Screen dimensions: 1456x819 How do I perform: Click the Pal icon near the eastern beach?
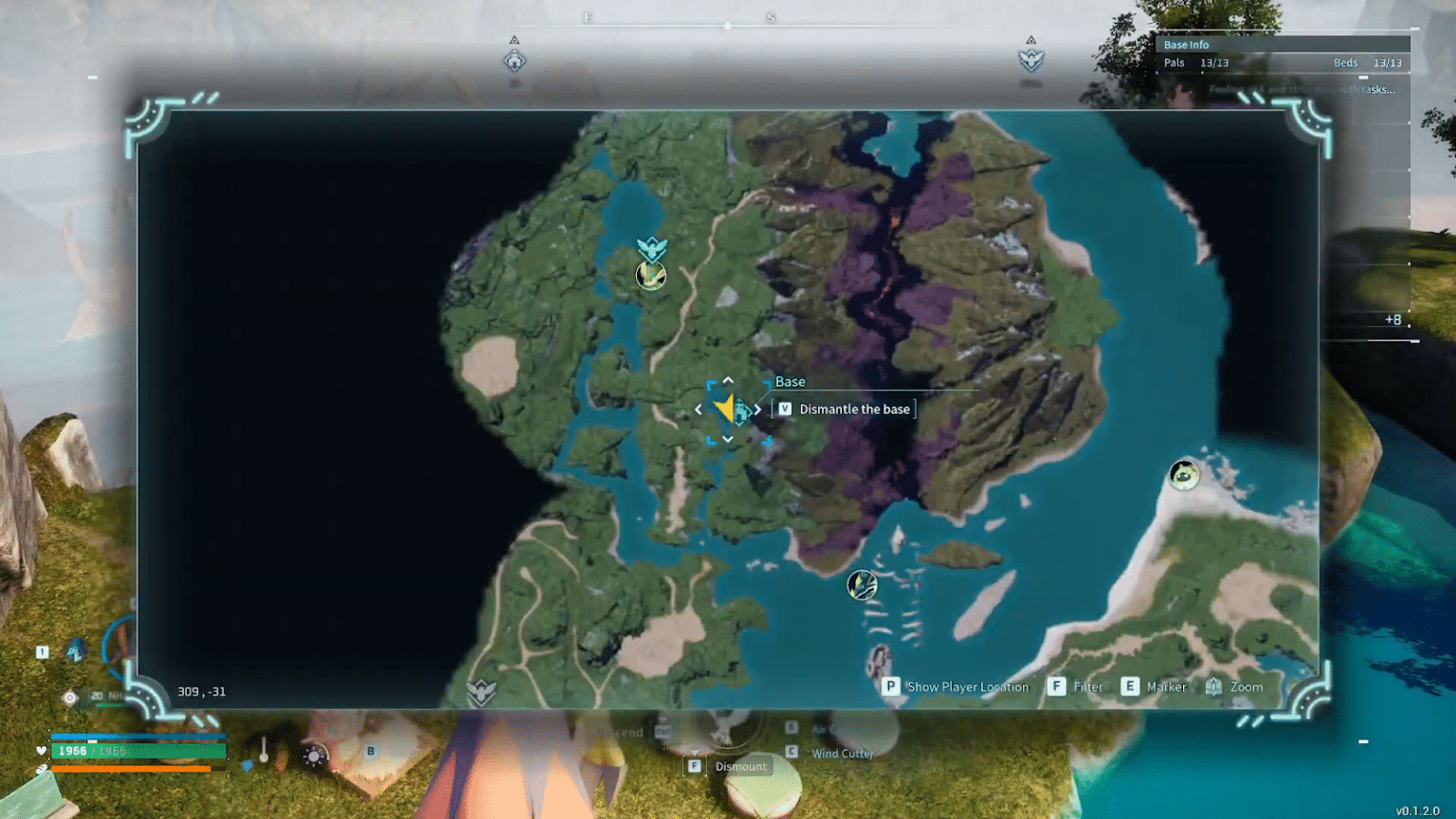click(1182, 476)
